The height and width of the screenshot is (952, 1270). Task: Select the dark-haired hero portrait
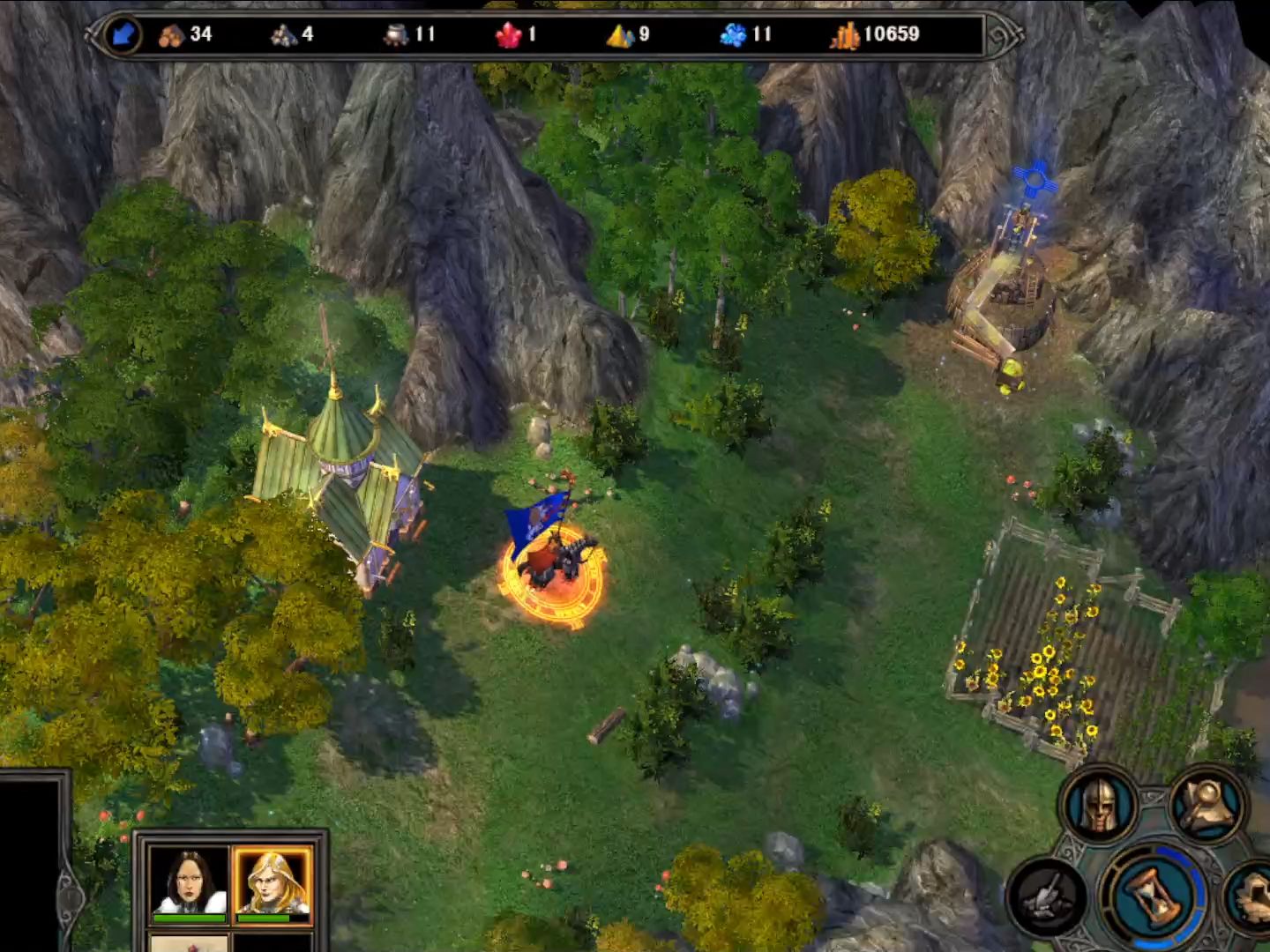point(190,880)
